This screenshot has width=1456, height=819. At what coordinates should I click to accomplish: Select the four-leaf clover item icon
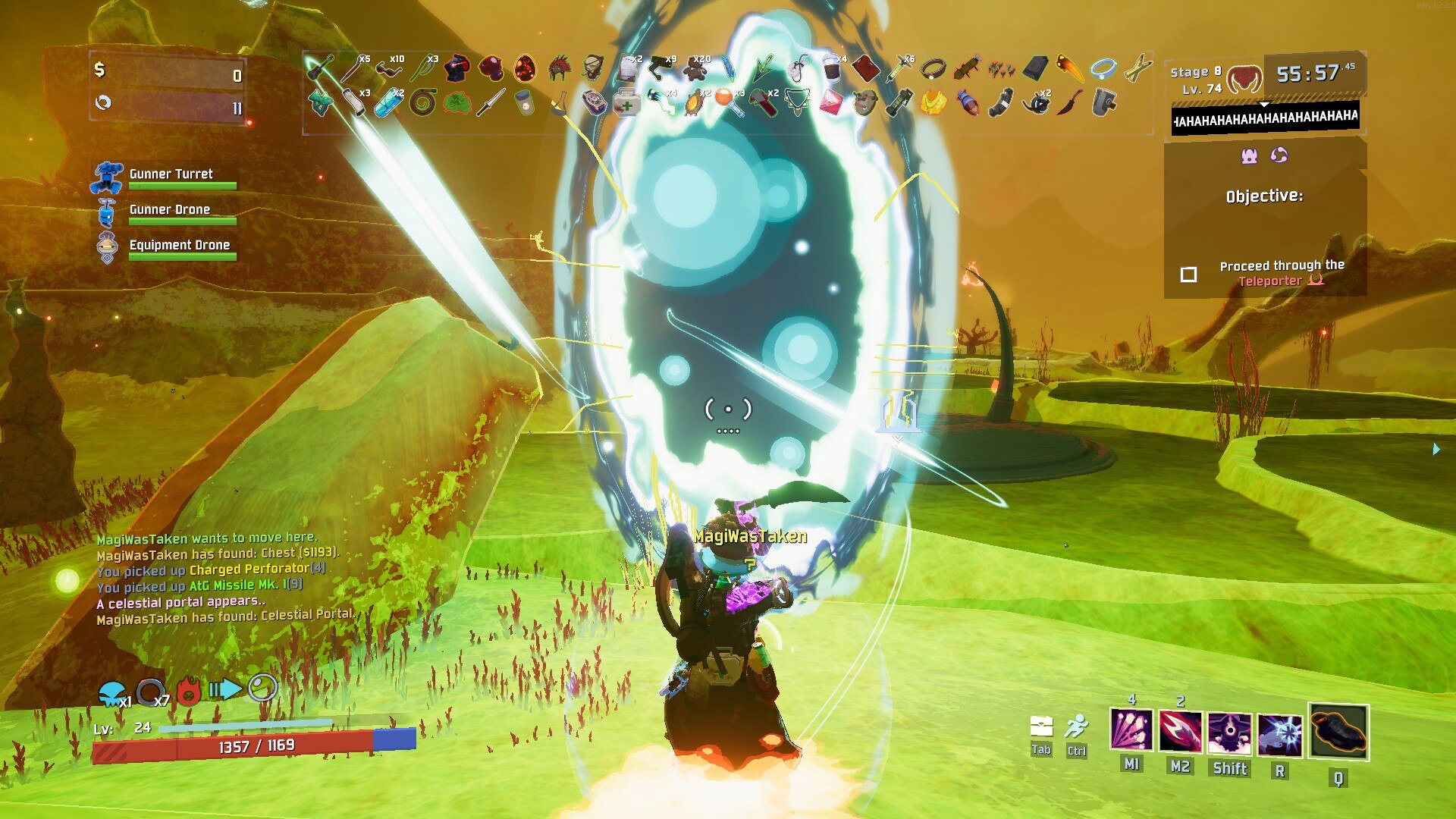pyautogui.click(x=457, y=102)
